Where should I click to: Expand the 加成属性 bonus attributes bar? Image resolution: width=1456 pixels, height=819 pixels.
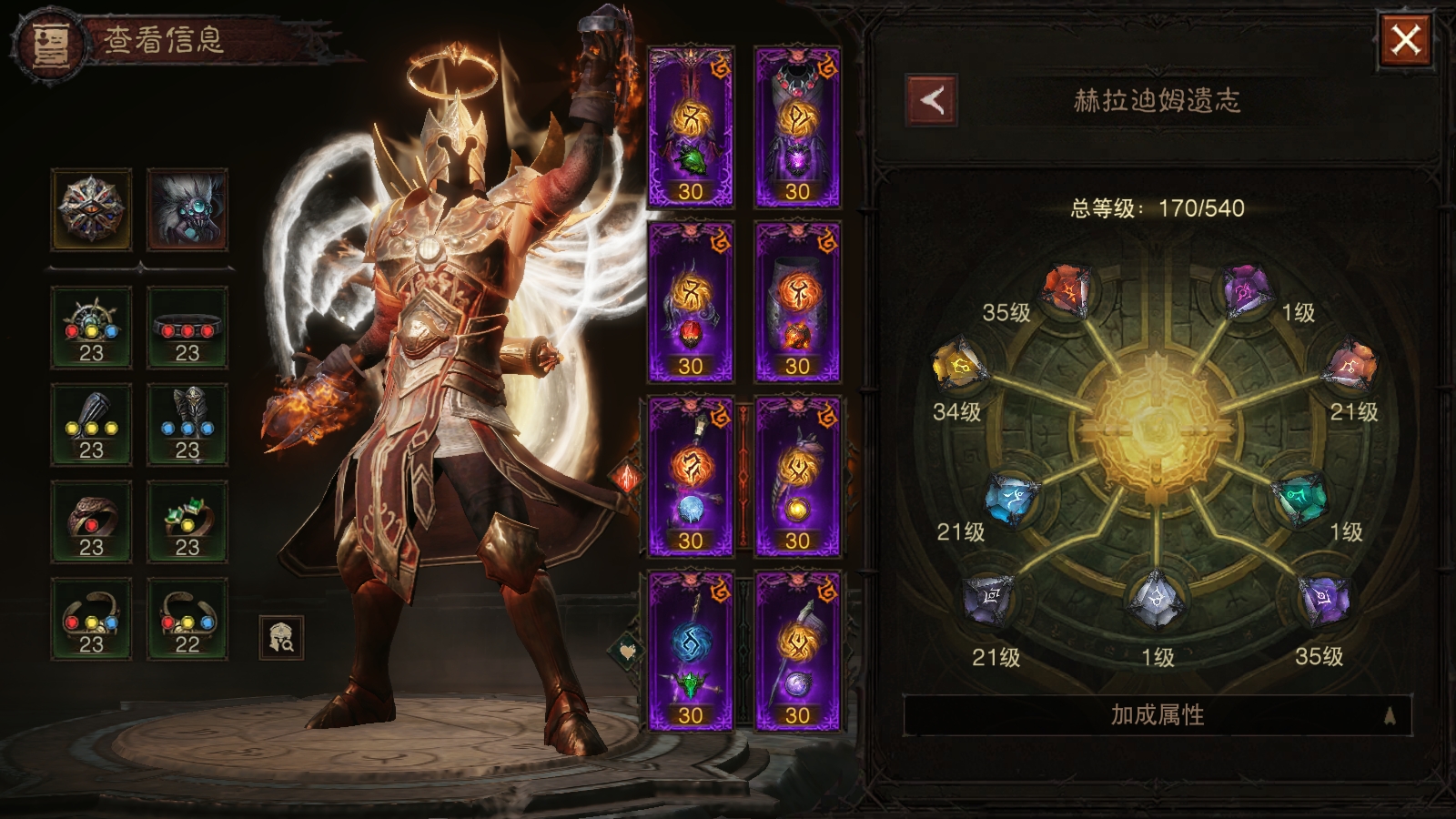coord(1157,715)
